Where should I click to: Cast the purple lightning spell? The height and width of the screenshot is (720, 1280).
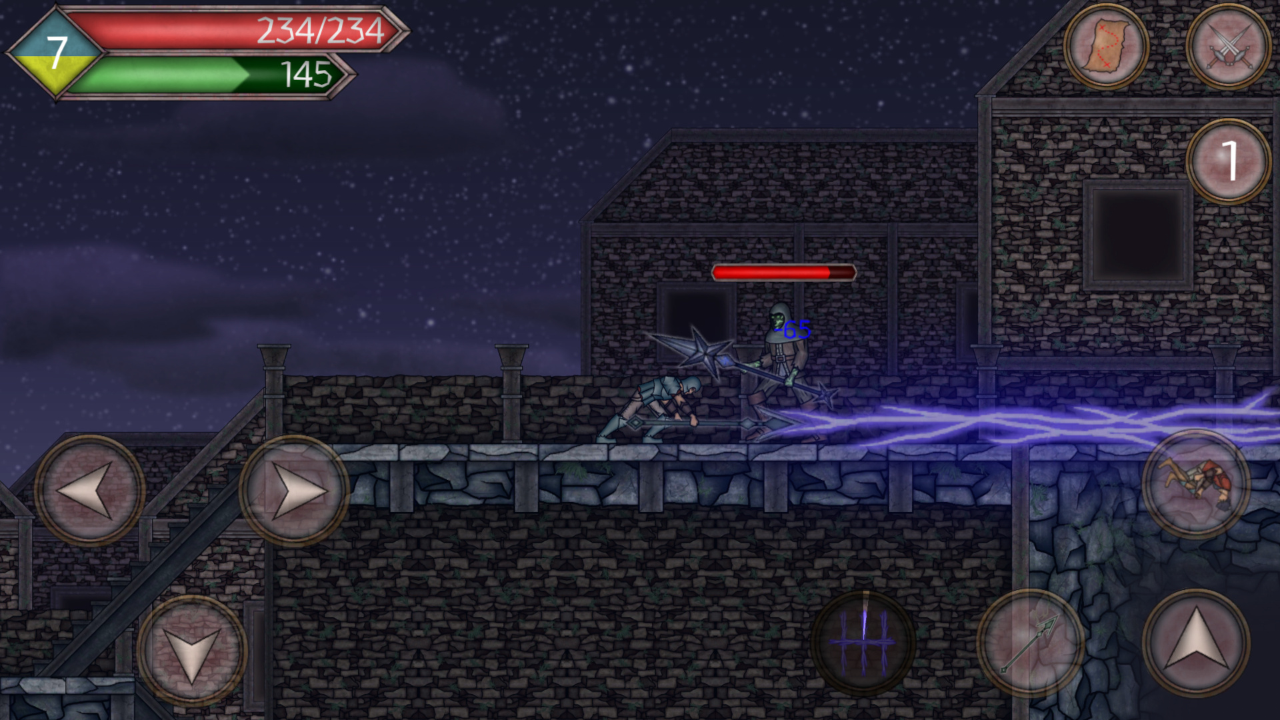pyautogui.click(x=866, y=643)
